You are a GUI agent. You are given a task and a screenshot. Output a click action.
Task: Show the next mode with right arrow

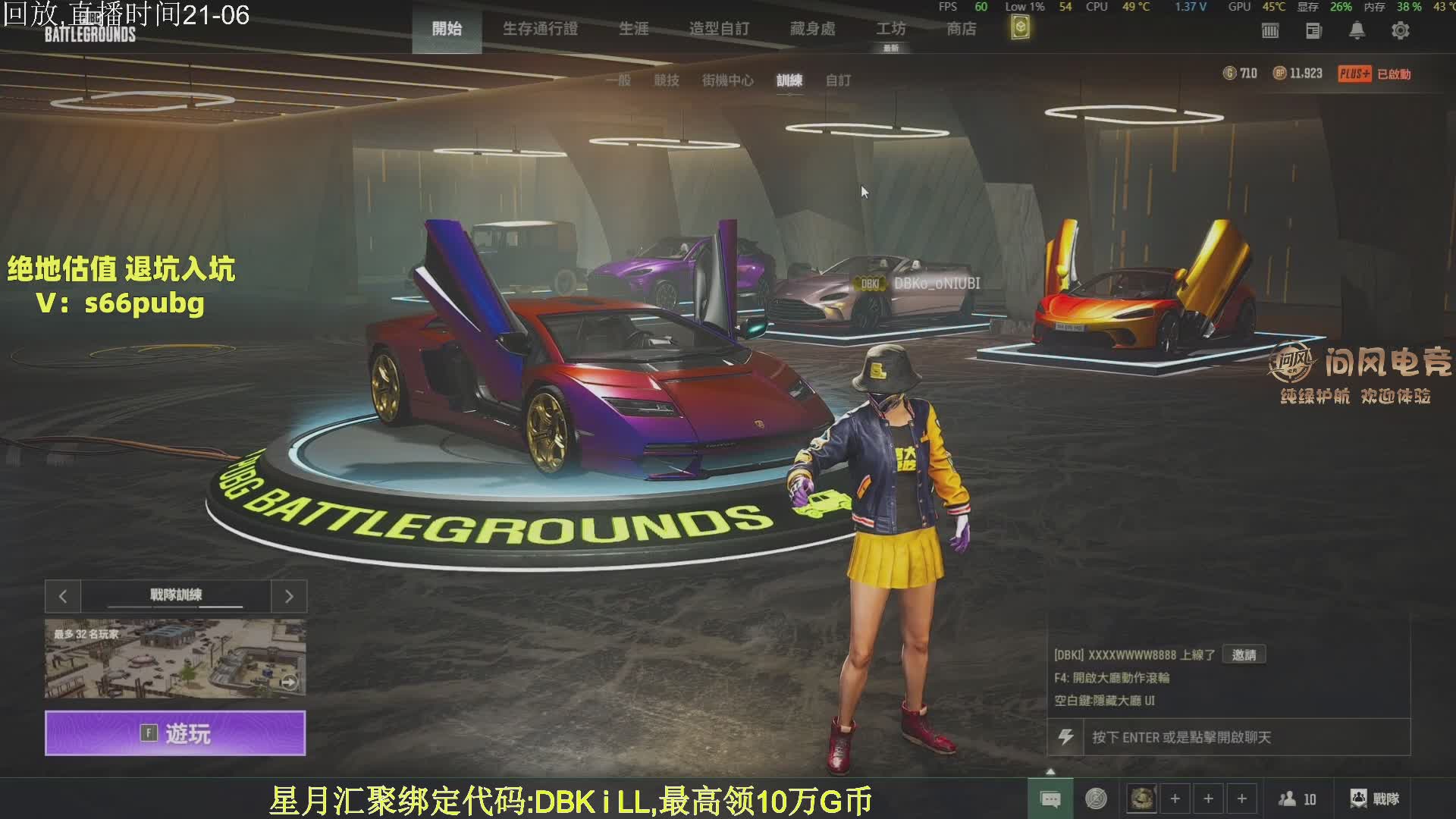click(289, 597)
